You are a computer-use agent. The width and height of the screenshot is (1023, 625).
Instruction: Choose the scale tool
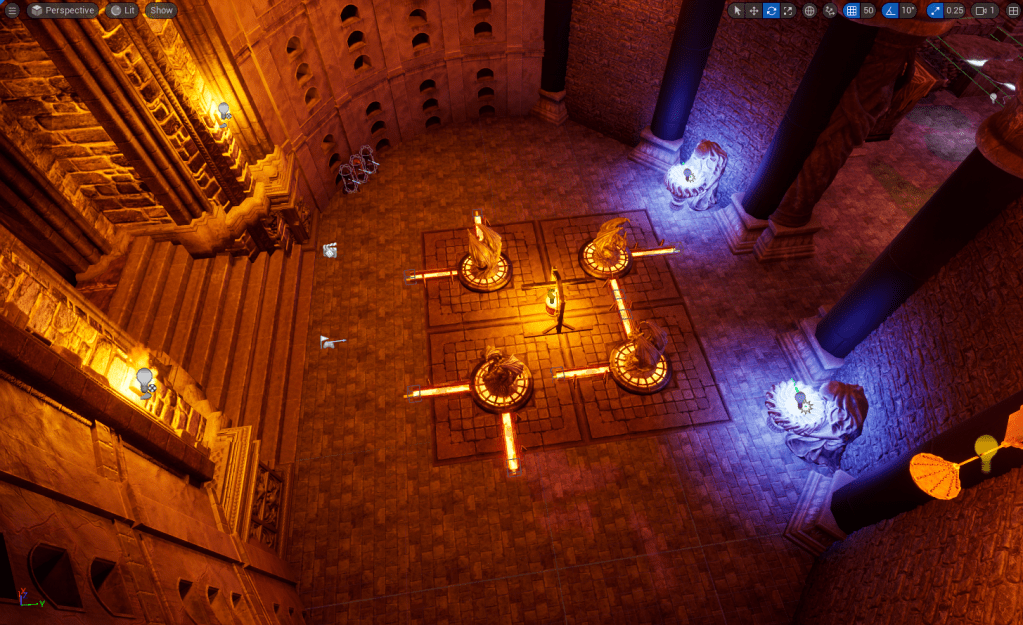[x=788, y=11]
